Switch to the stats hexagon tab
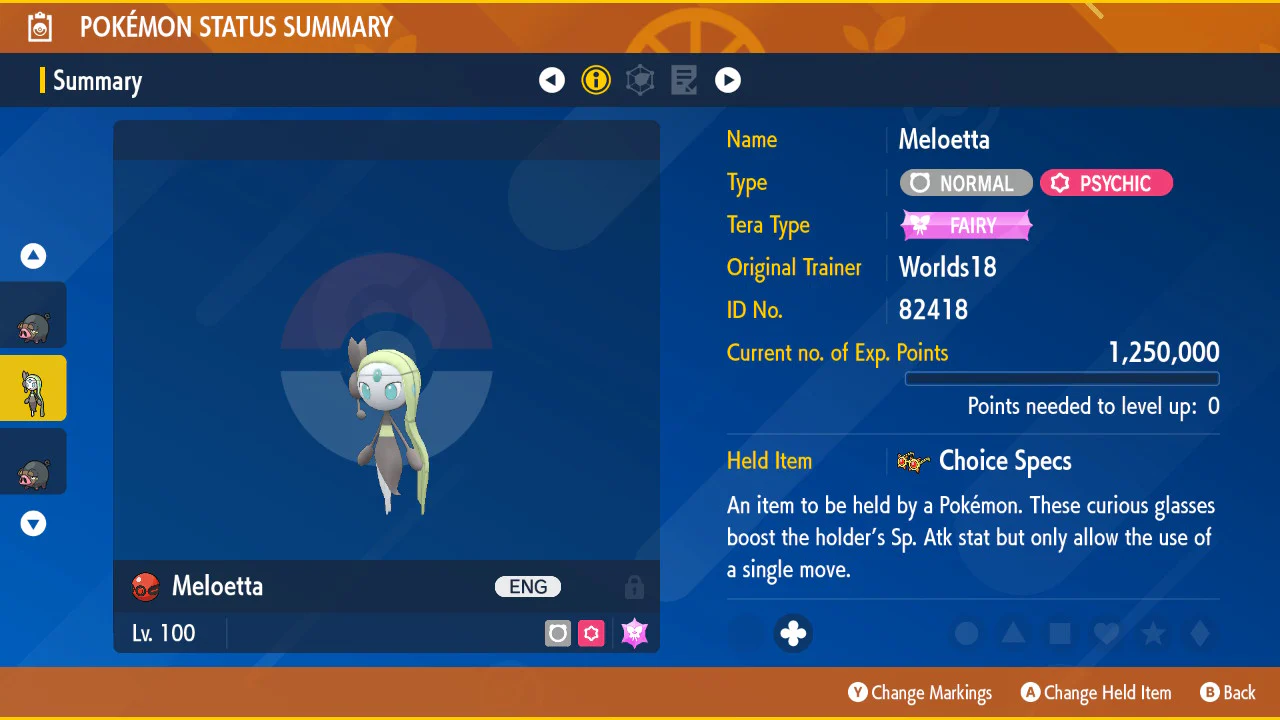 640,80
